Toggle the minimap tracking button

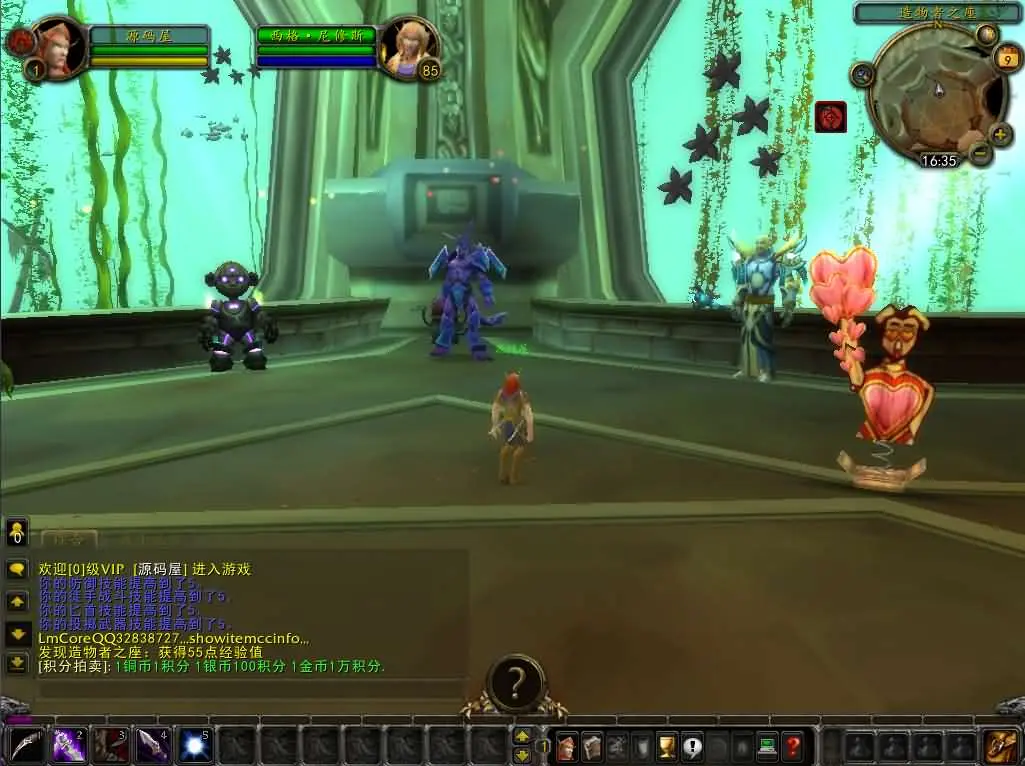862,75
